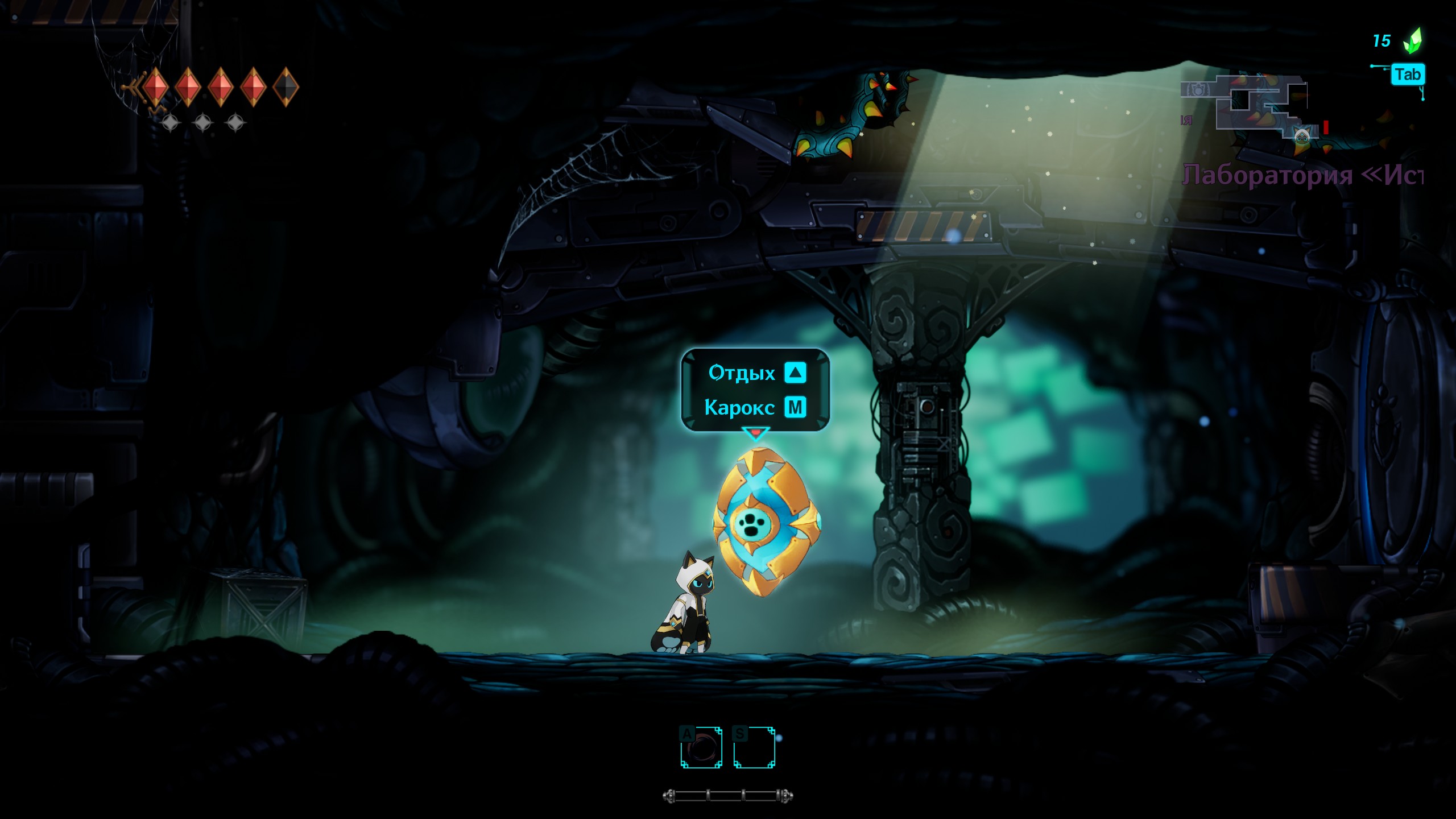Select the empty S ability slot
1456x819 pixels.
click(754, 747)
